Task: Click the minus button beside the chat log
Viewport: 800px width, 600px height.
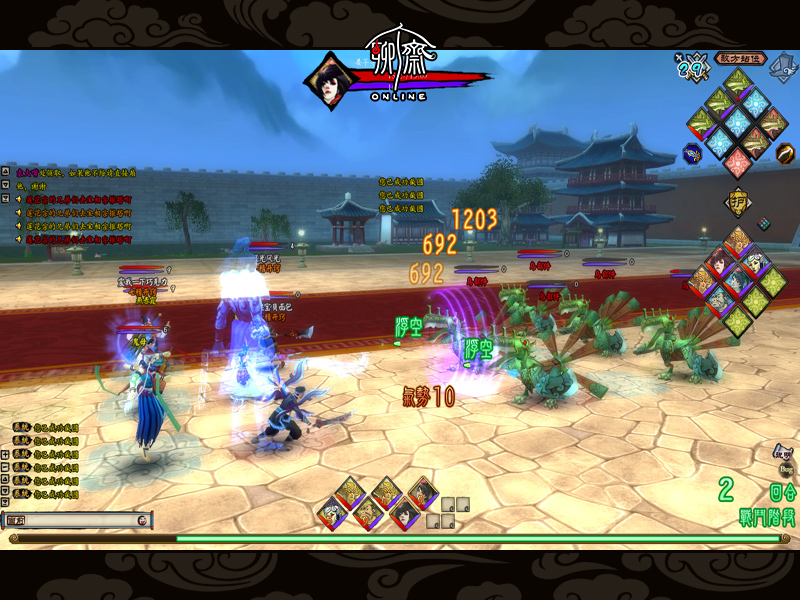Action: click(5, 467)
